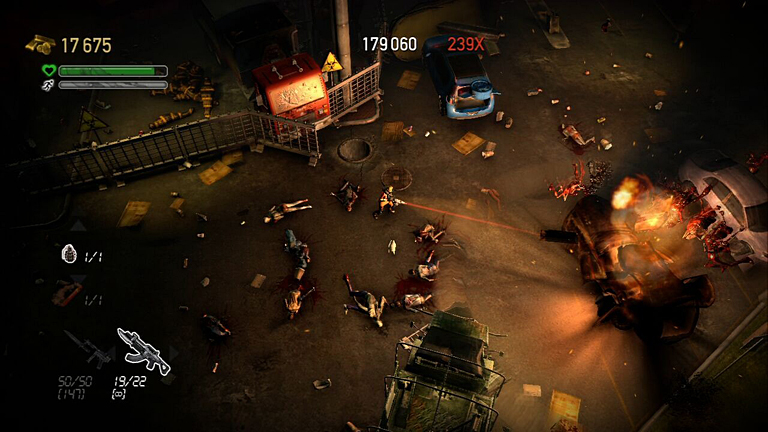Select the highlighted submachine gun weapon icon
This screenshot has width=768, height=432.
pyautogui.click(x=143, y=348)
